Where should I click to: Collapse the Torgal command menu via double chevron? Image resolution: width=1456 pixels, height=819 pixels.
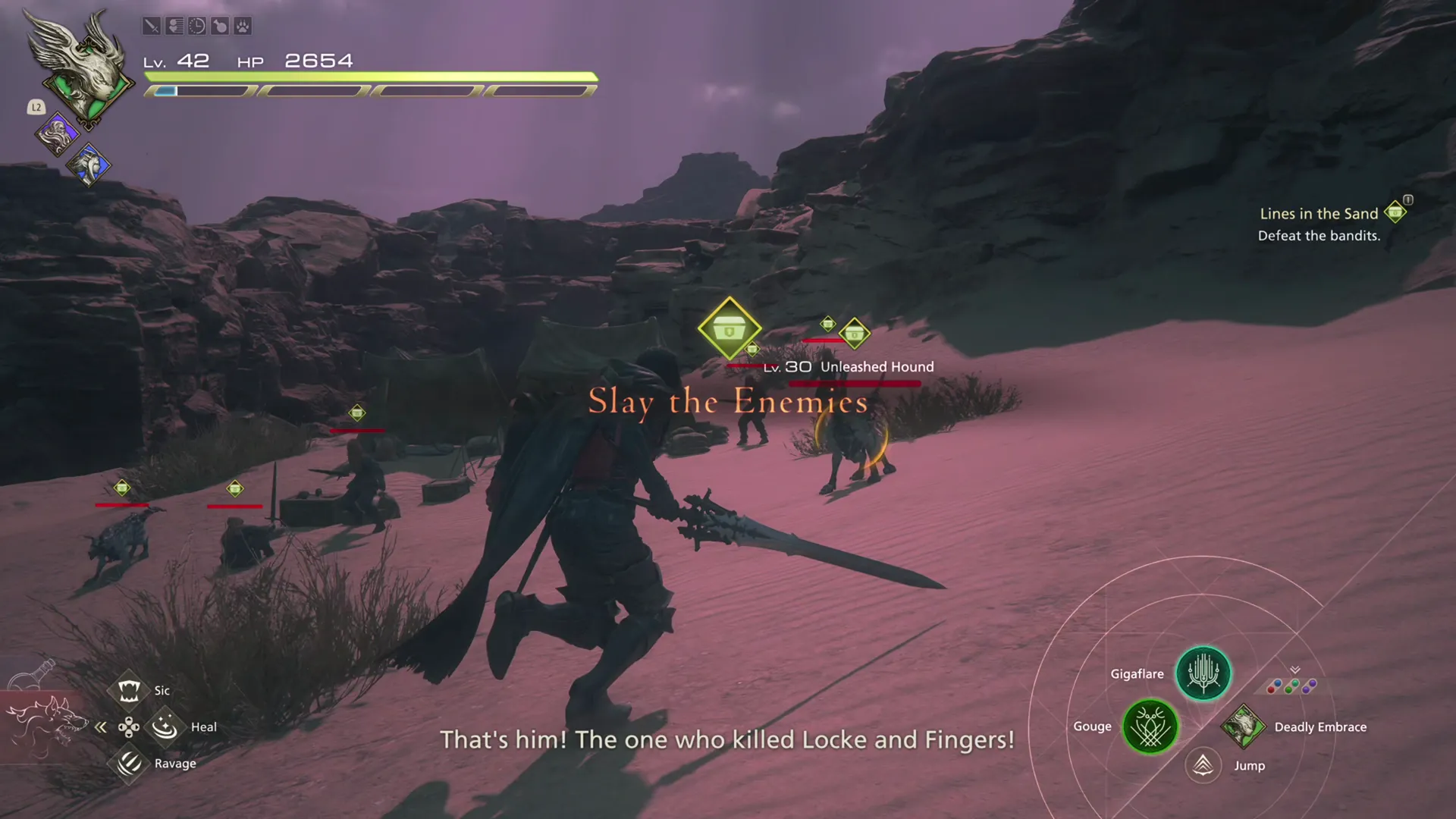tap(102, 726)
